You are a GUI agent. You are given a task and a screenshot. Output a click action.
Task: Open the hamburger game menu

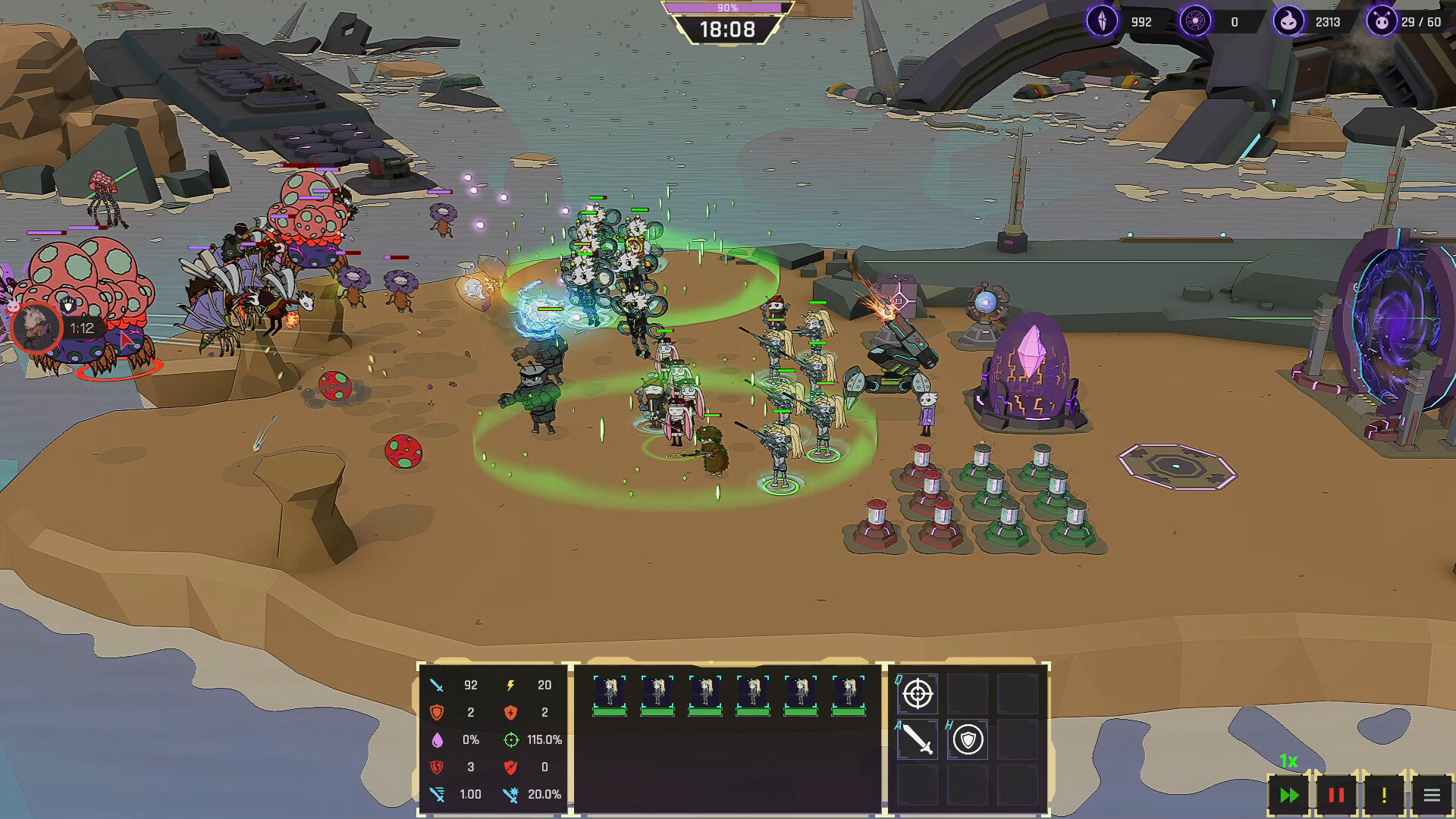1432,795
